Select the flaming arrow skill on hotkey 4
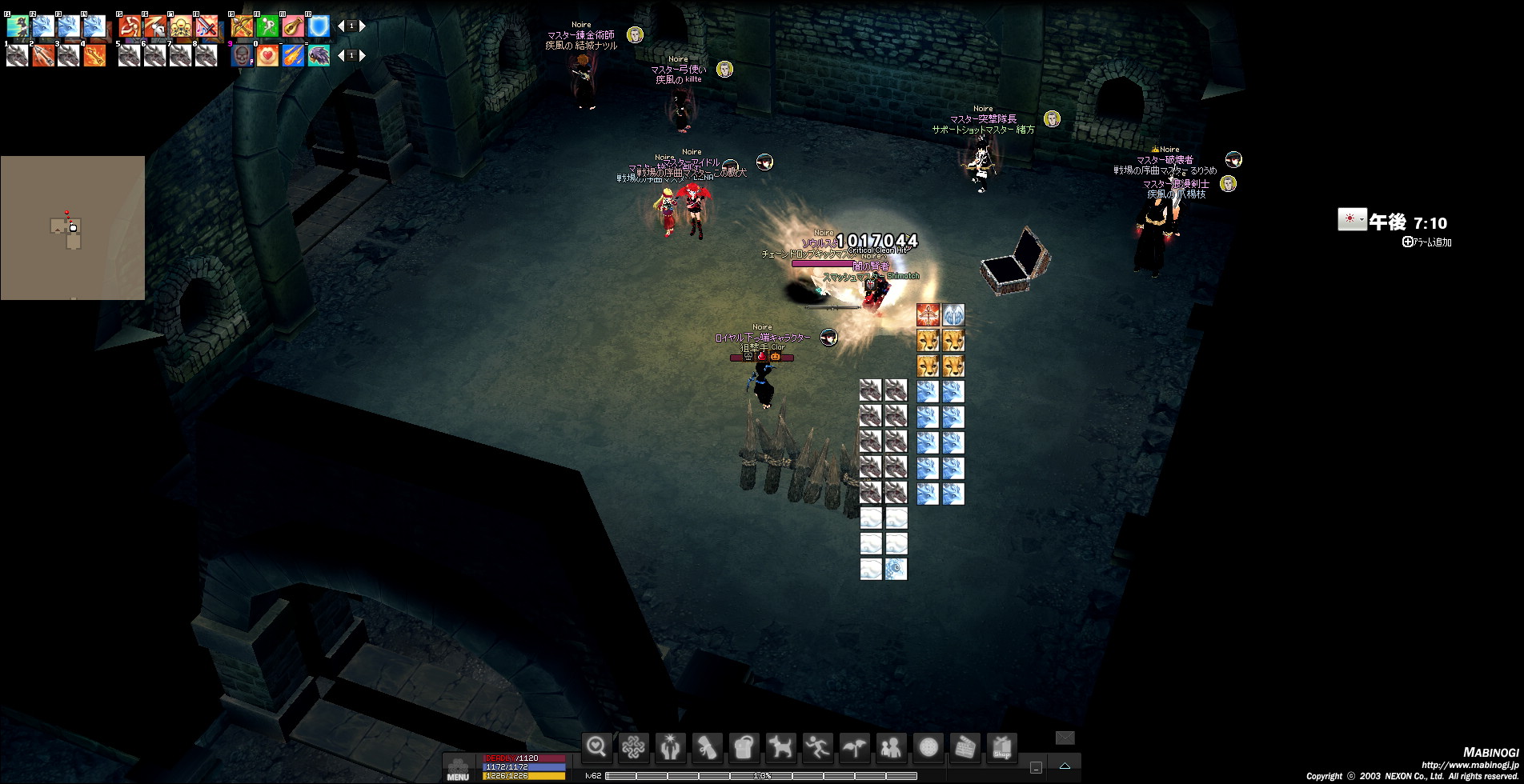 click(94, 56)
